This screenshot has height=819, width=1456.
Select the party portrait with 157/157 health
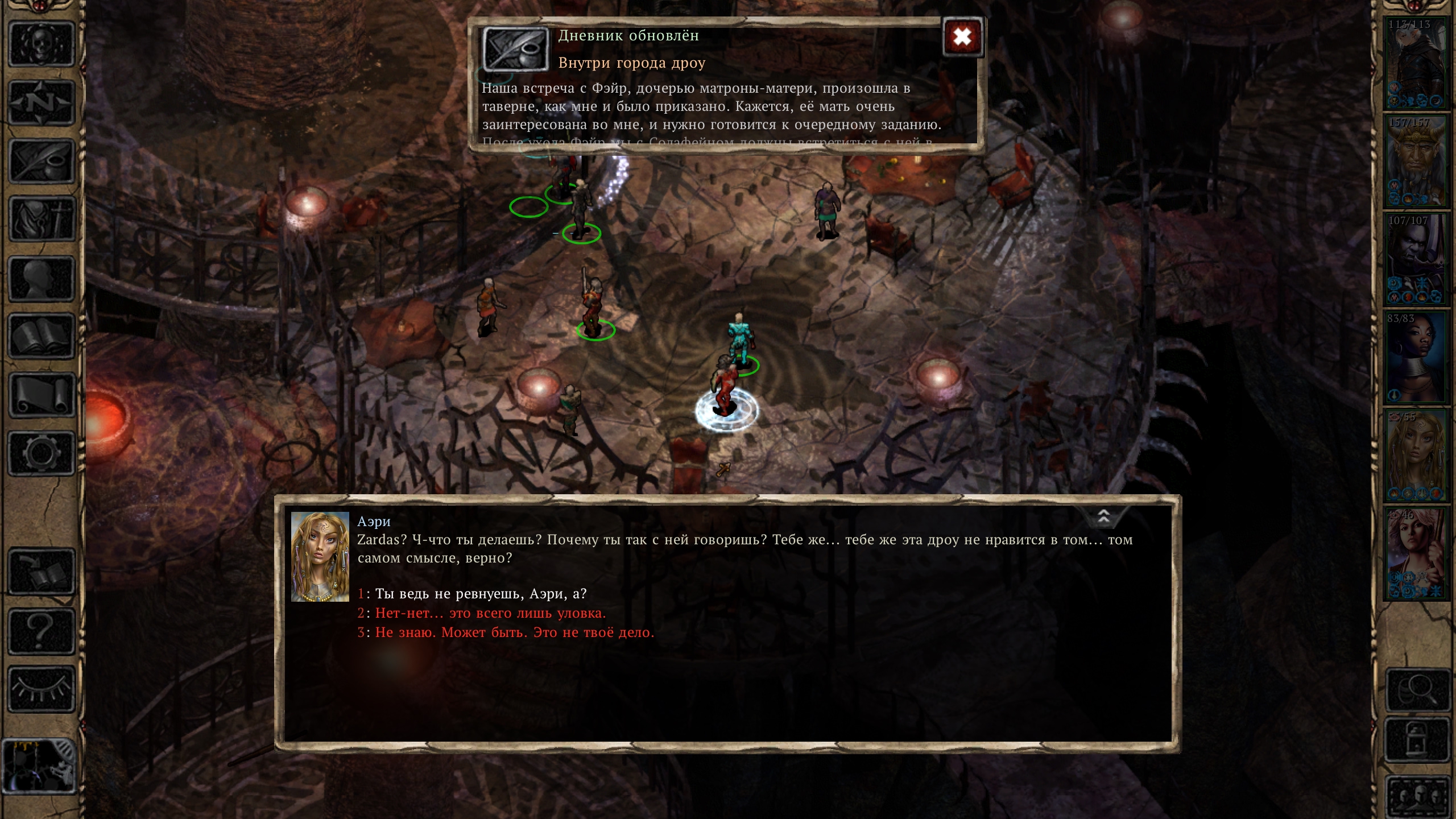click(x=1416, y=162)
